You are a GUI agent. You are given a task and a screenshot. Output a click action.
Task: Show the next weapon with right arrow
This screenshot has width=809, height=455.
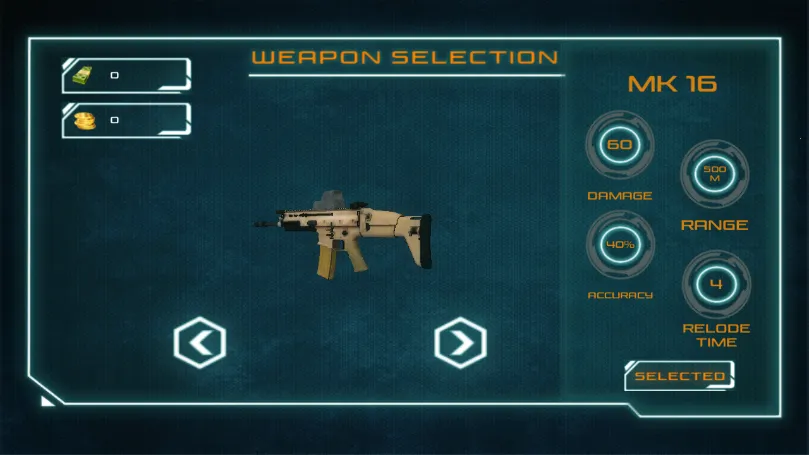click(460, 343)
